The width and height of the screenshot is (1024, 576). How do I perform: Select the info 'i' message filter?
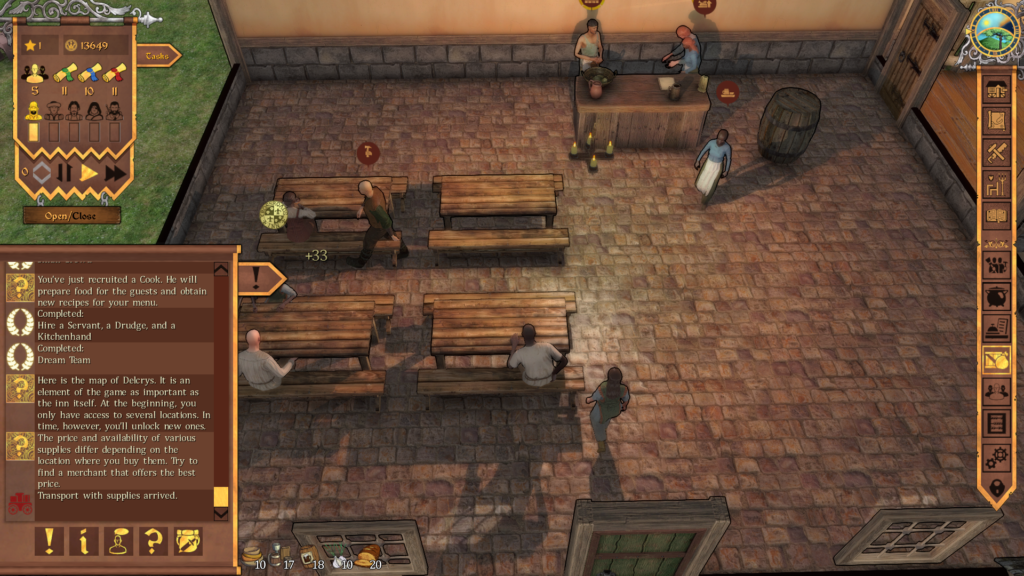[83, 541]
